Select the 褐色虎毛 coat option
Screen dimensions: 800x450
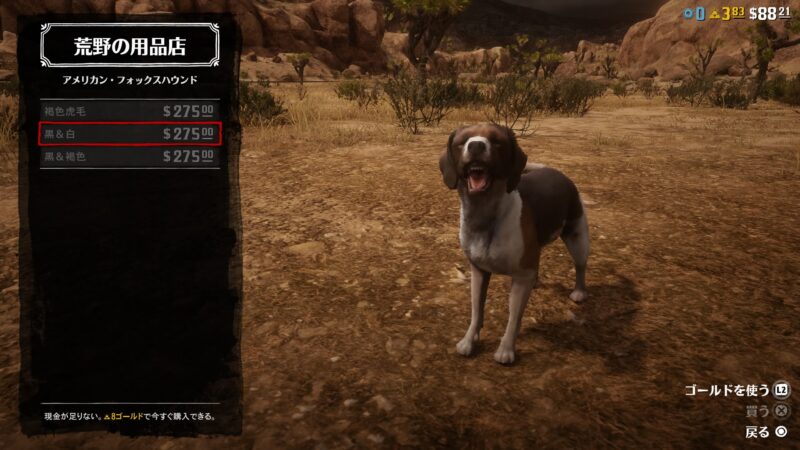click(x=129, y=111)
